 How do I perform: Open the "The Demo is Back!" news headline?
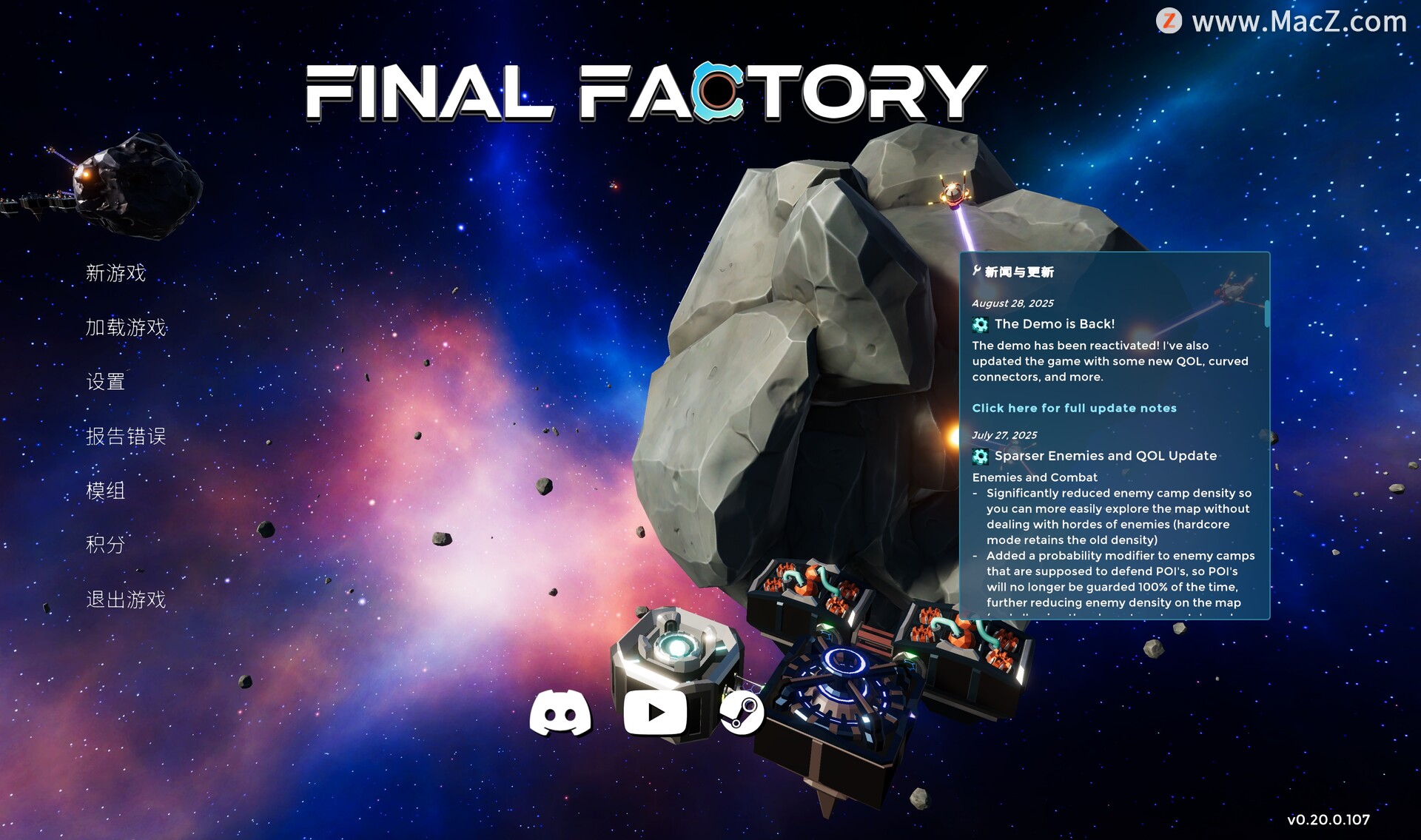1054,324
